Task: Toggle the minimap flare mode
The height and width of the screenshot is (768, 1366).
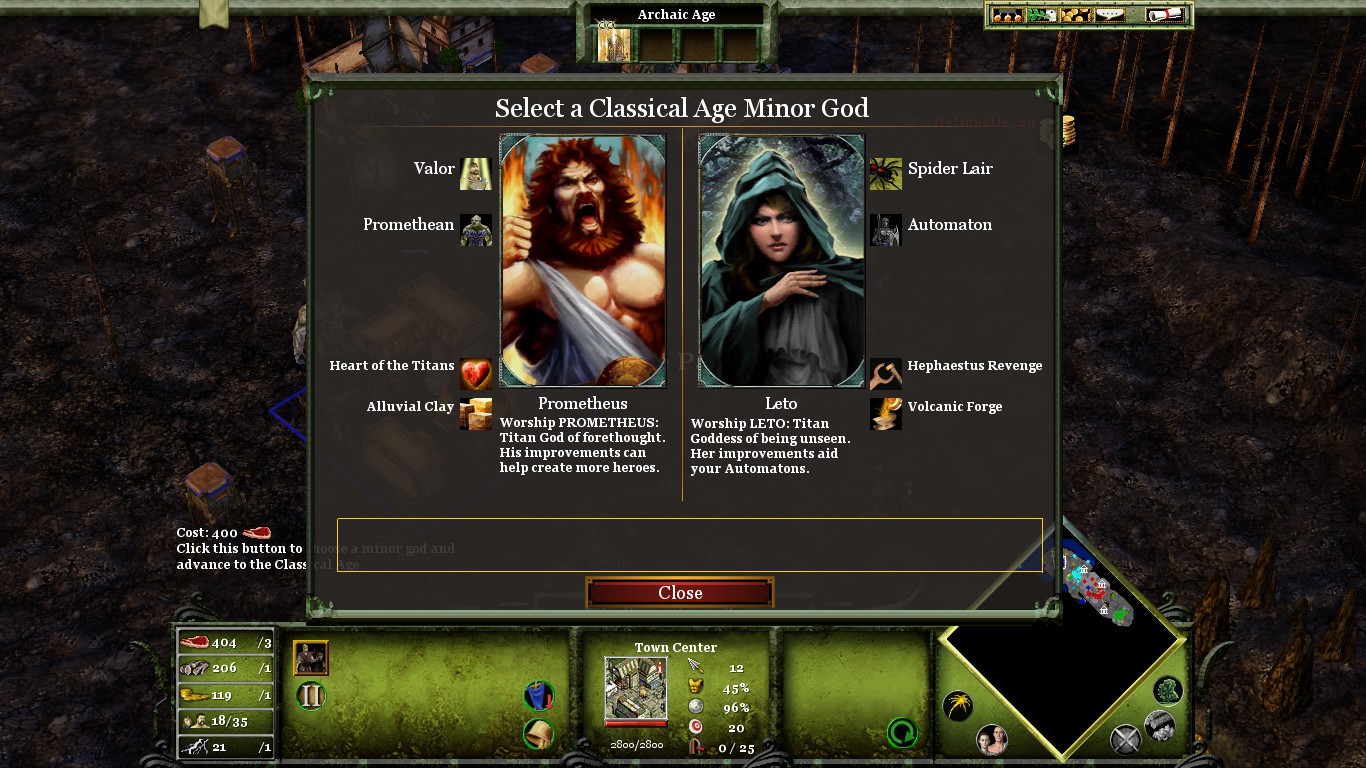Action: pyautogui.click(x=957, y=705)
